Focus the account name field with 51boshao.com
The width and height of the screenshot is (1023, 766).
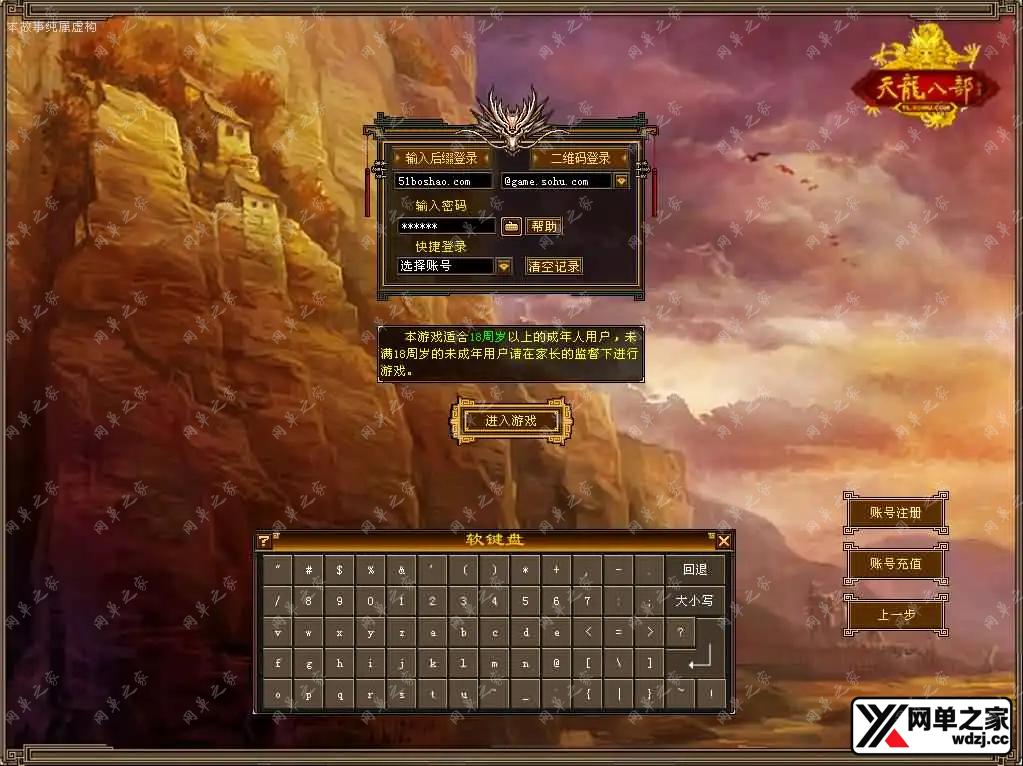[443, 181]
